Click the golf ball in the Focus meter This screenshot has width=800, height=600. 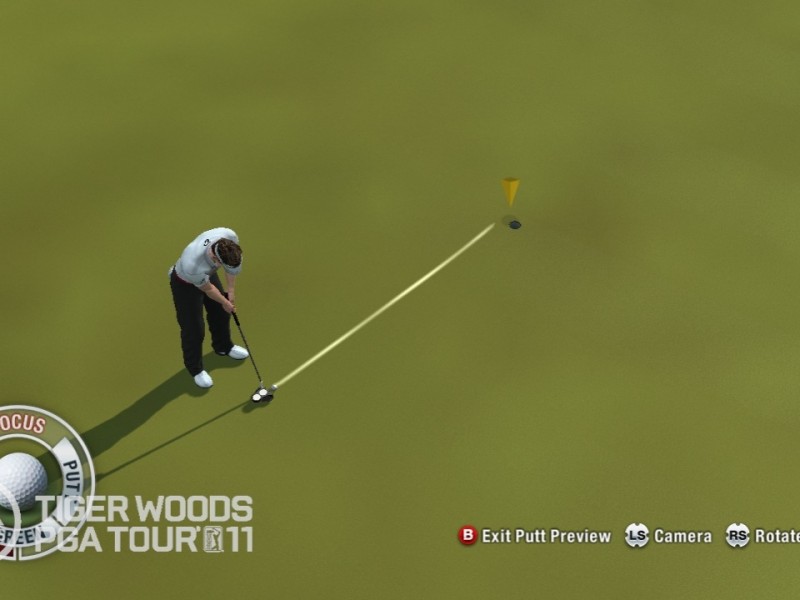[21, 479]
